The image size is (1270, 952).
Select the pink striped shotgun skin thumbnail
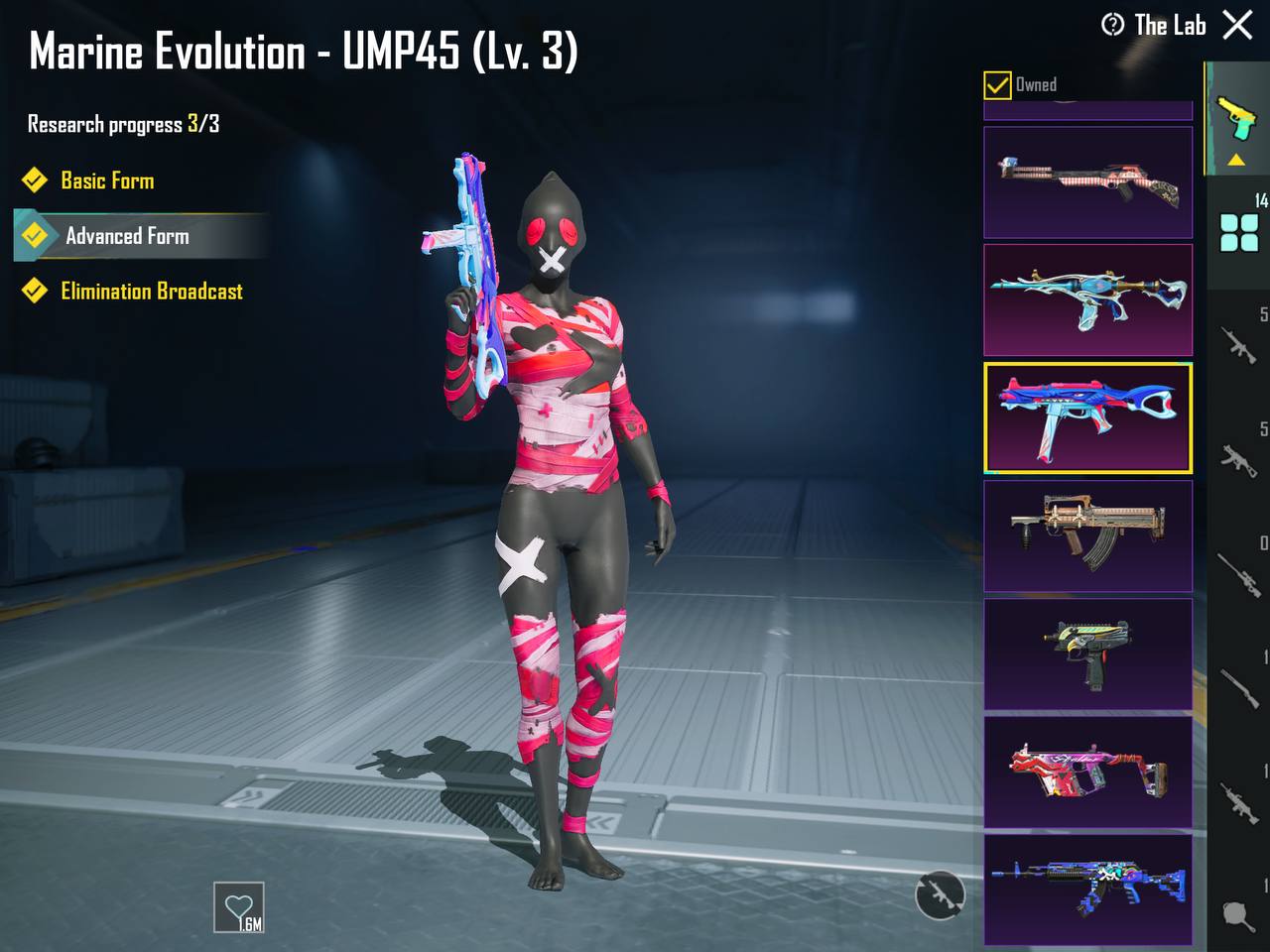click(1087, 182)
